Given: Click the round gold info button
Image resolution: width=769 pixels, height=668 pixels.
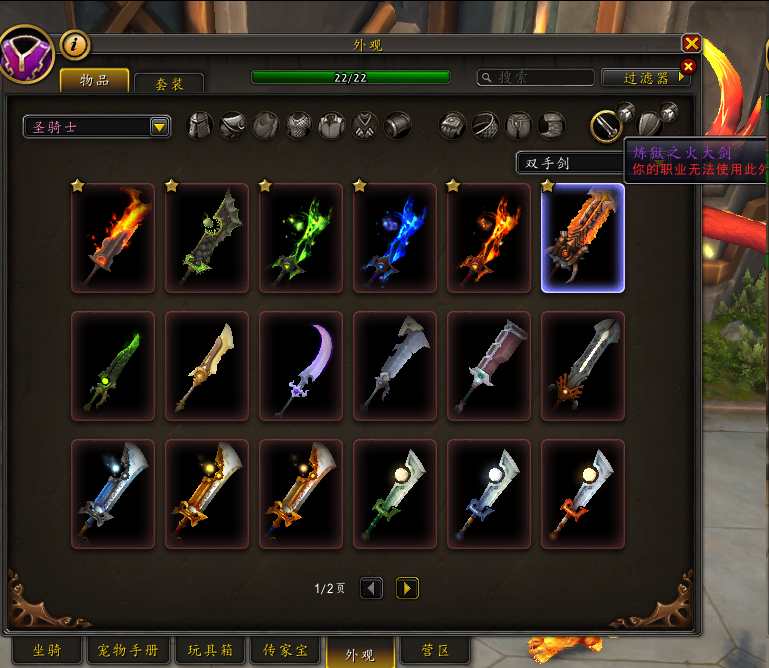Looking at the screenshot, I should (x=75, y=44).
